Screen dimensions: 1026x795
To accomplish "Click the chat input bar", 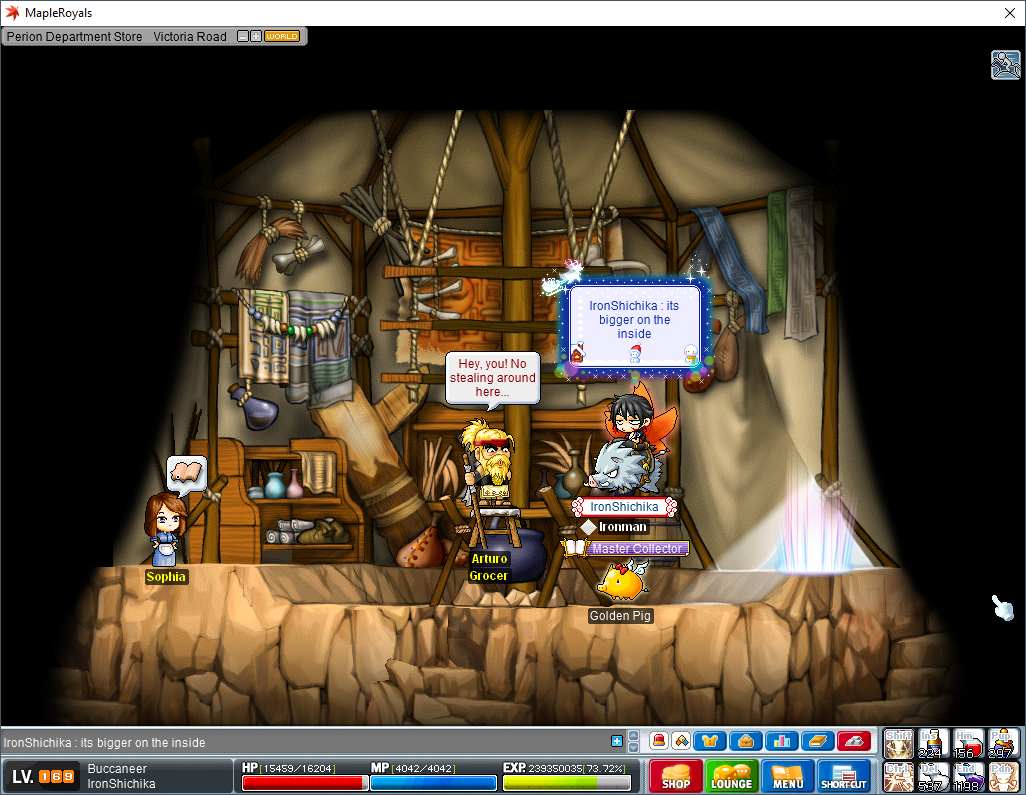I will tap(300, 742).
